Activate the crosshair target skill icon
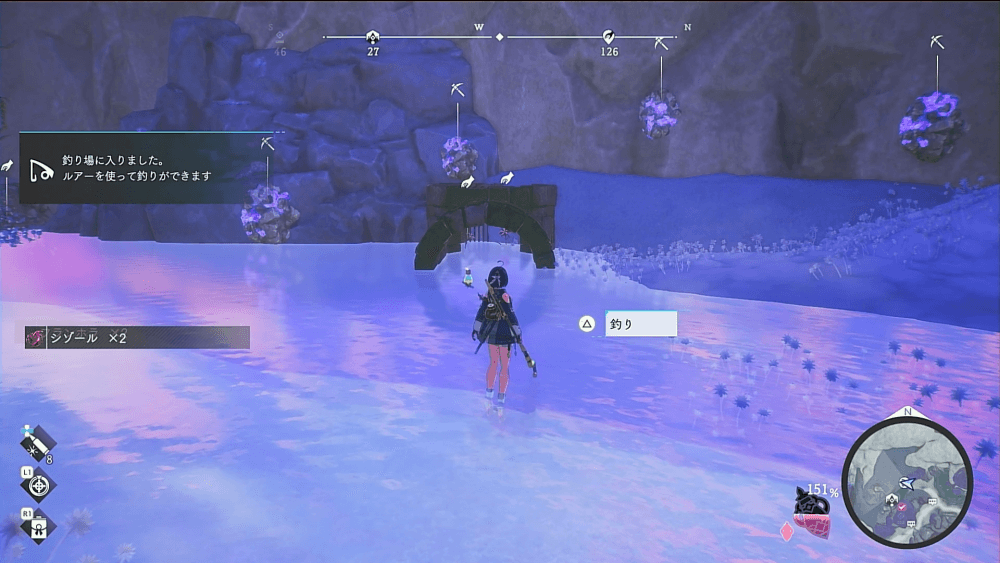Image resolution: width=1000 pixels, height=563 pixels. pos(38,486)
